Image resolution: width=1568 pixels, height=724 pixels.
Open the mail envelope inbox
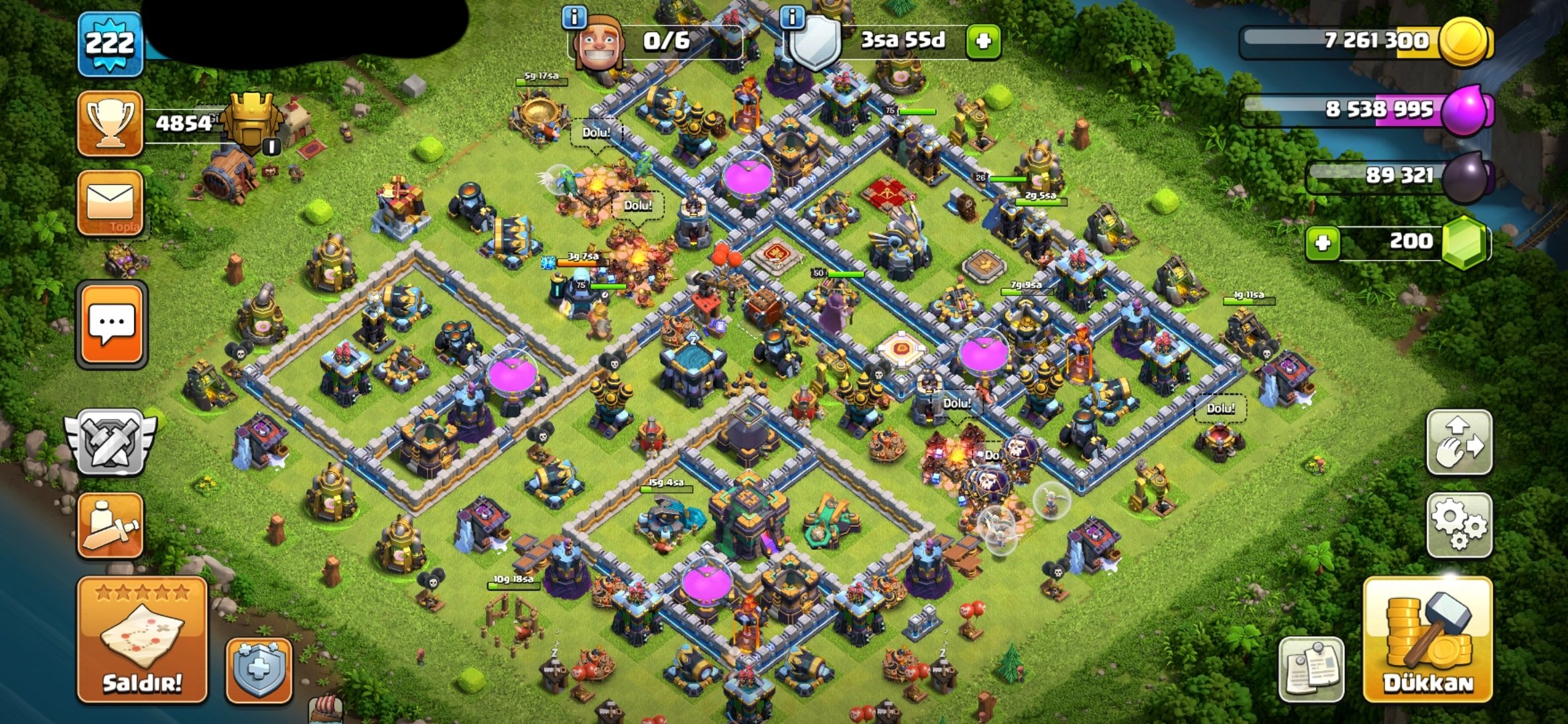(x=110, y=202)
